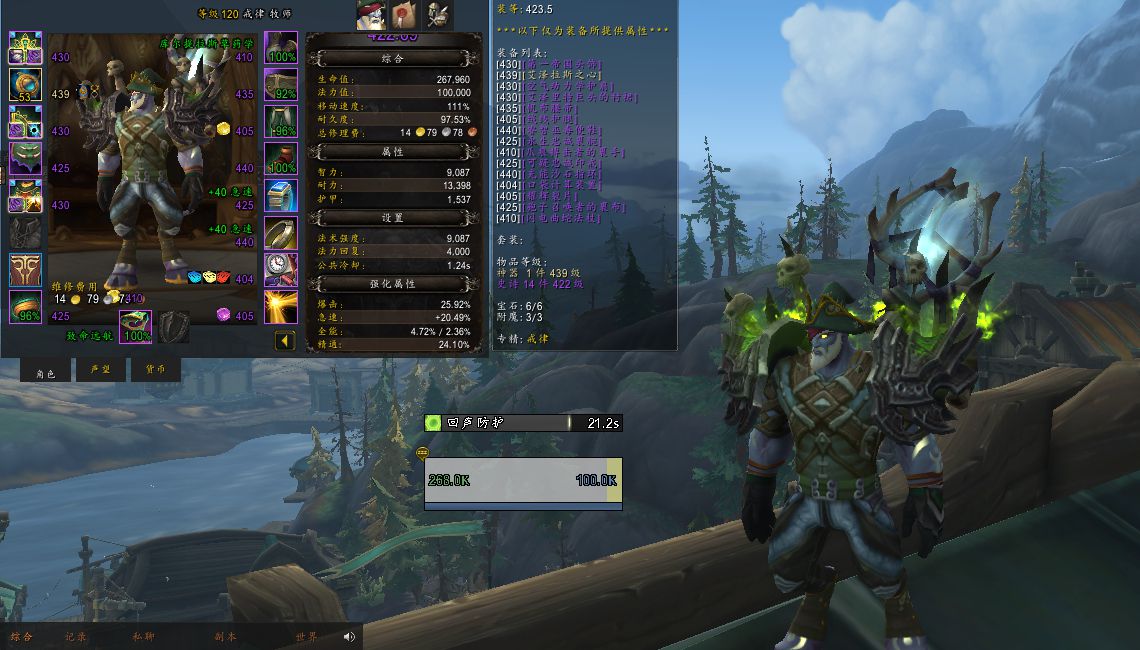Open the 声望 reputation tab
This screenshot has height=650, width=1140.
tap(101, 371)
